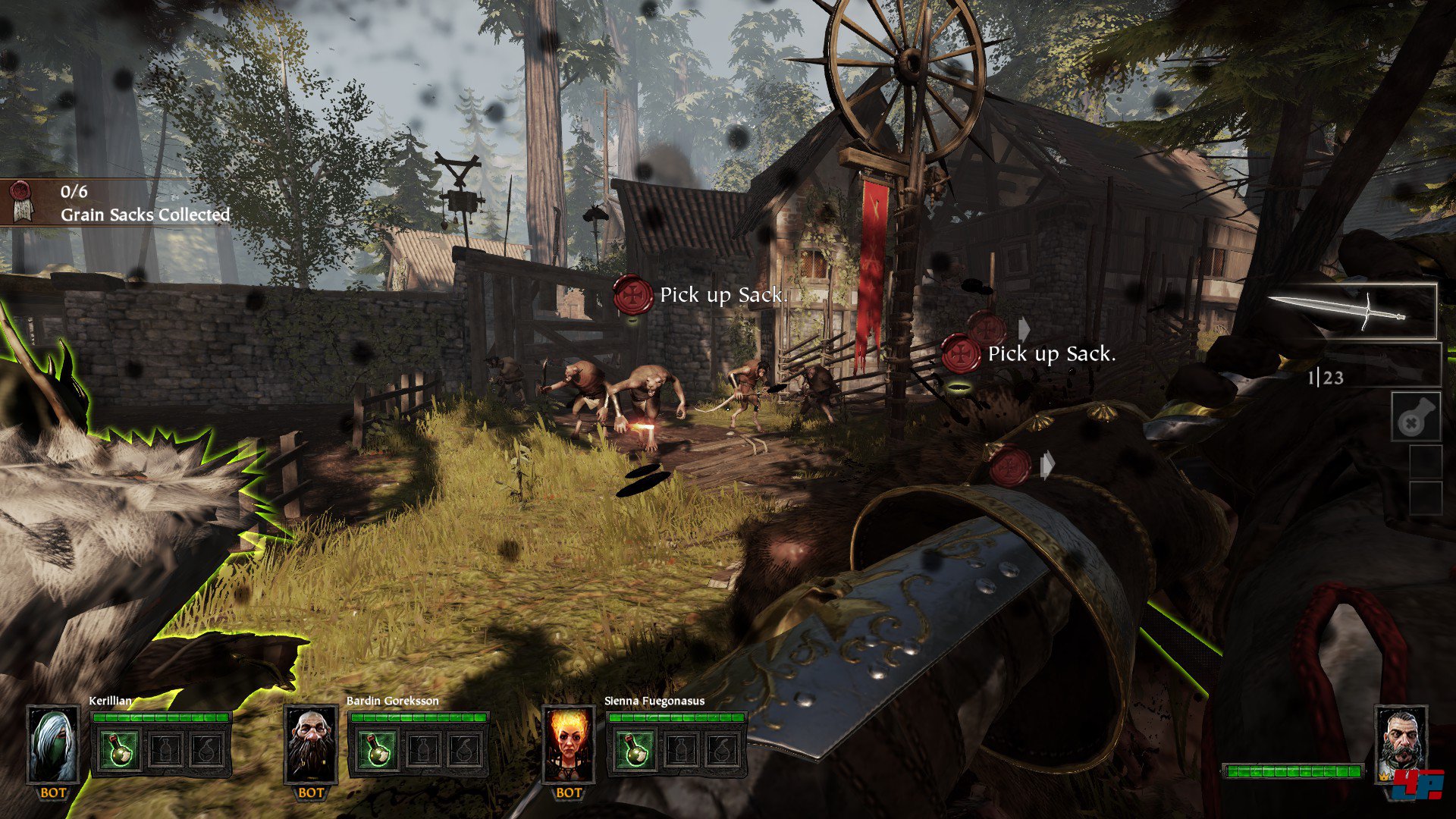Viewport: 1456px width, 819px height.
Task: Click the Grain Sacks Collected objective tracker
Action: coord(121,203)
